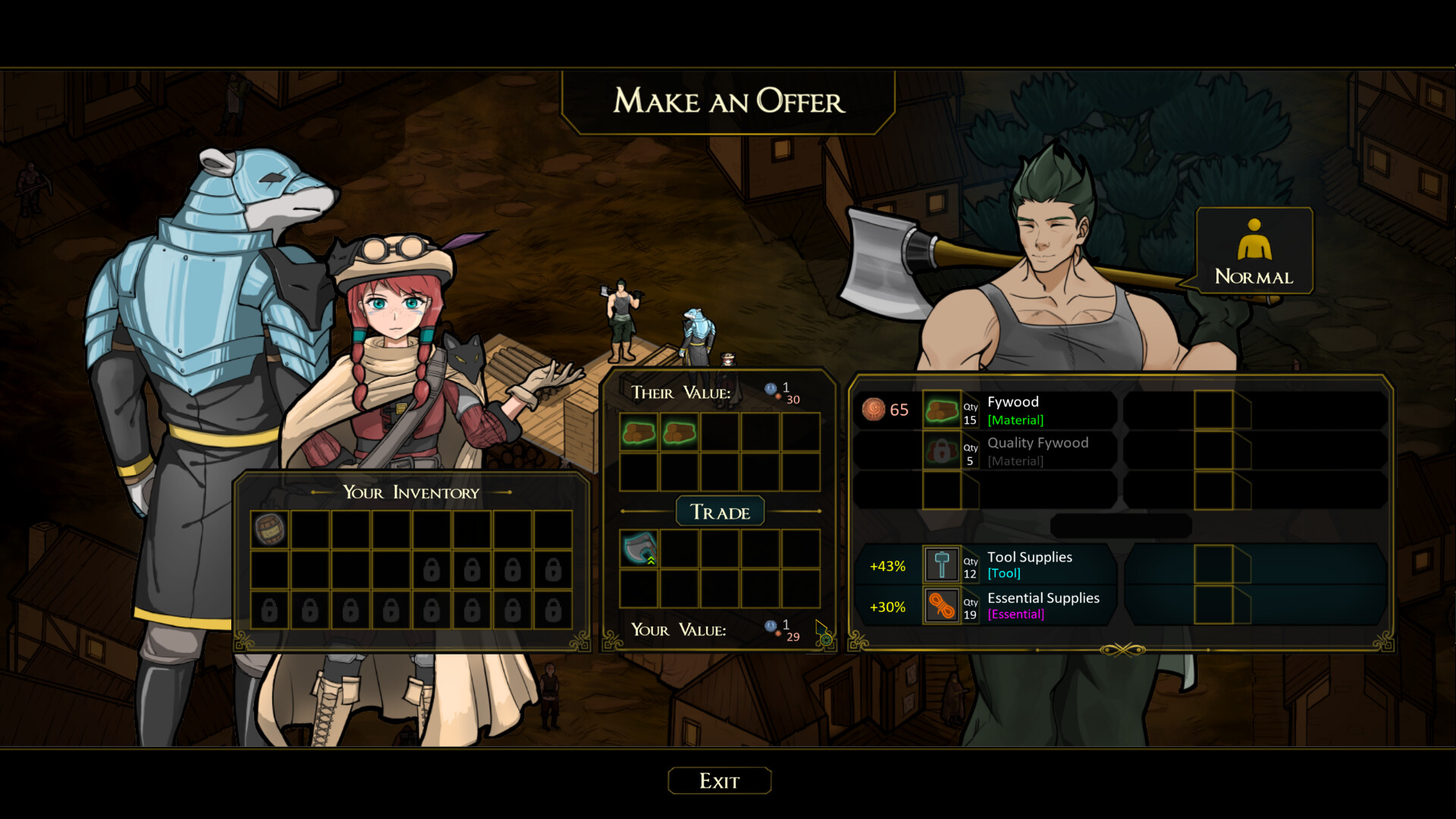Screen dimensions: 1456x819
Task: Remove the axe head from your offer
Action: coord(639,549)
